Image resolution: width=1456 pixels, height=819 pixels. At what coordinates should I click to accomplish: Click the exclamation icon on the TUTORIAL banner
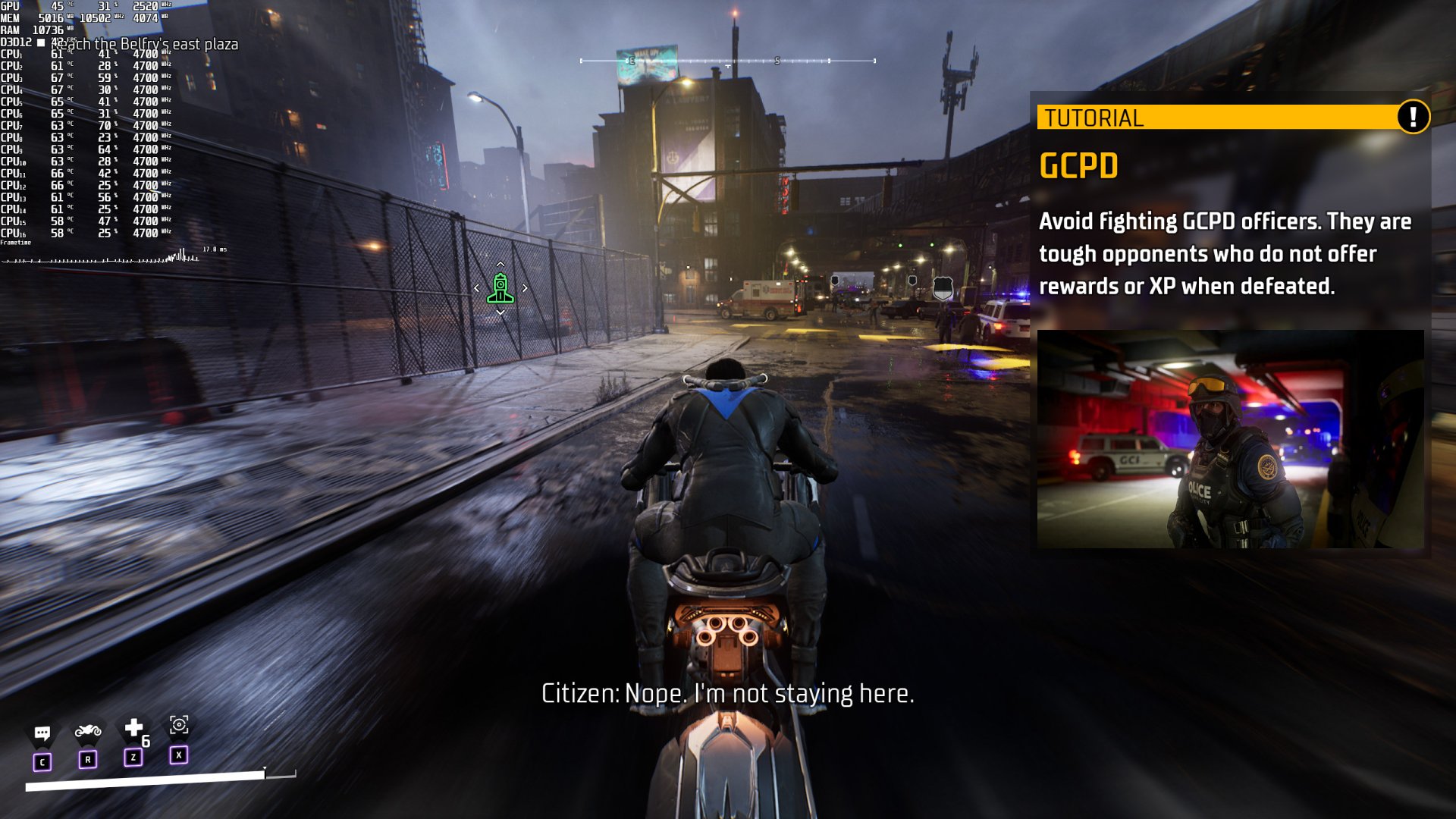tap(1416, 118)
